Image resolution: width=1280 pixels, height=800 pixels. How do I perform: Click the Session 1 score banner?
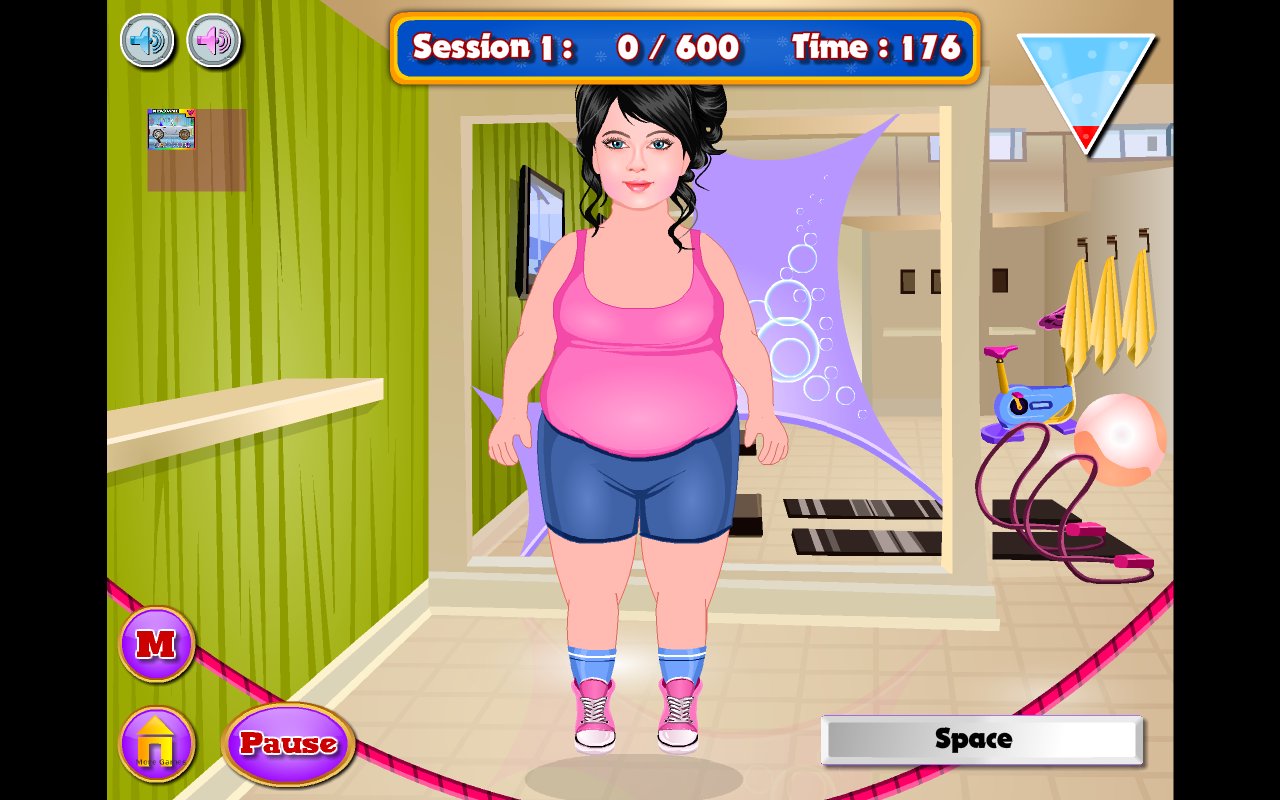pos(570,47)
